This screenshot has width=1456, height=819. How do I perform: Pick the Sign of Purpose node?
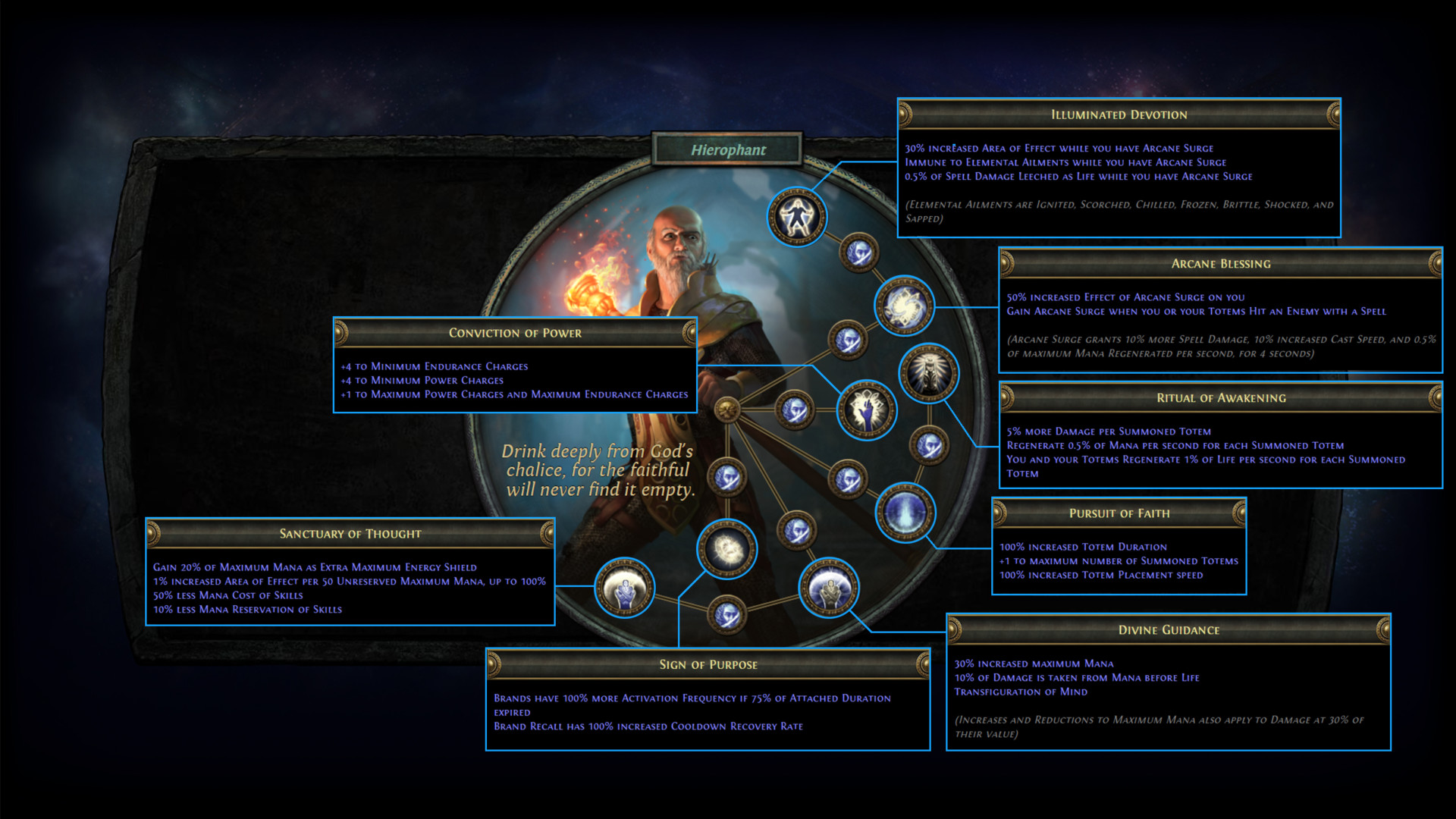tap(726, 548)
